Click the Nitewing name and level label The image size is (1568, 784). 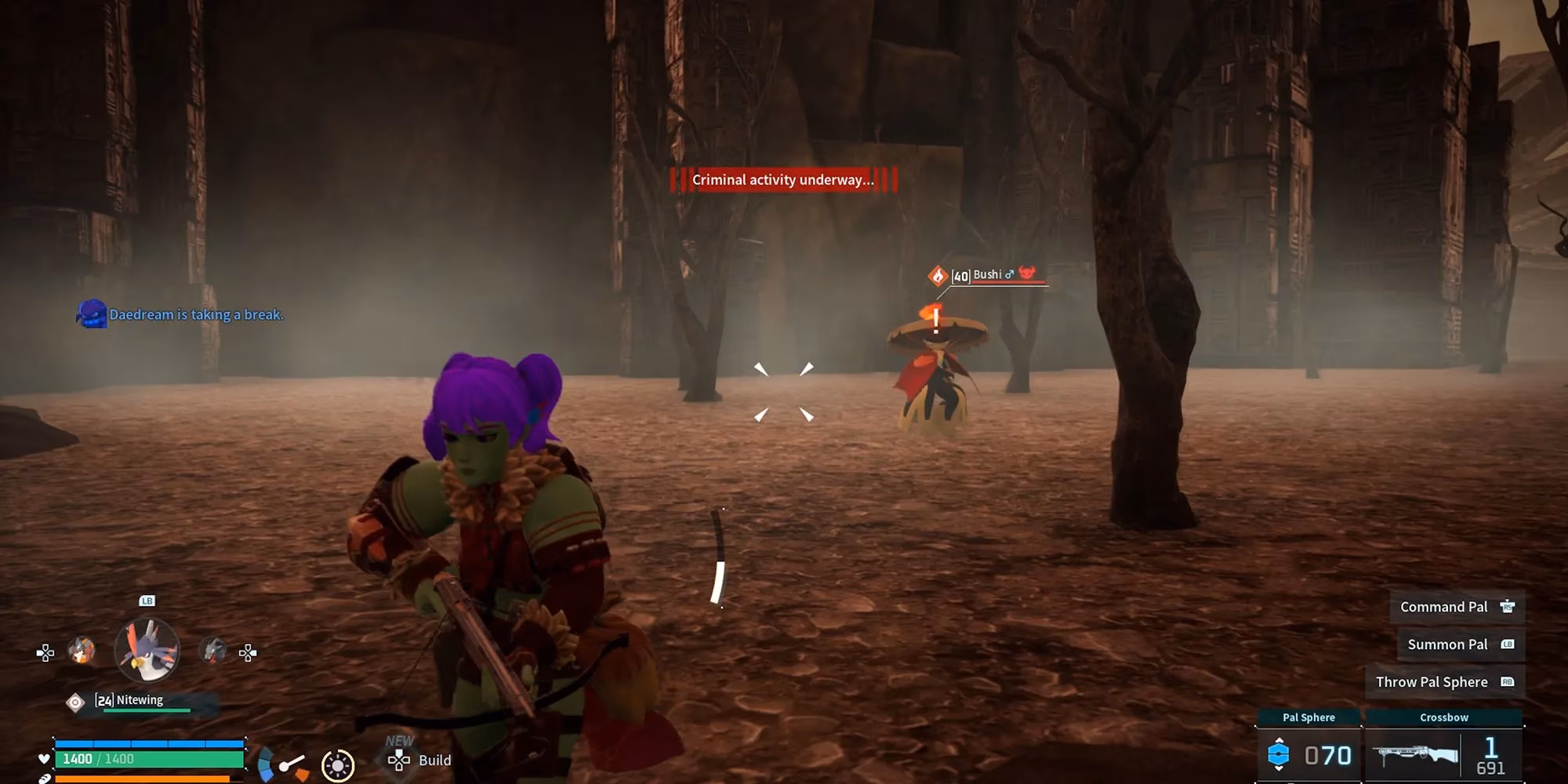coord(130,700)
